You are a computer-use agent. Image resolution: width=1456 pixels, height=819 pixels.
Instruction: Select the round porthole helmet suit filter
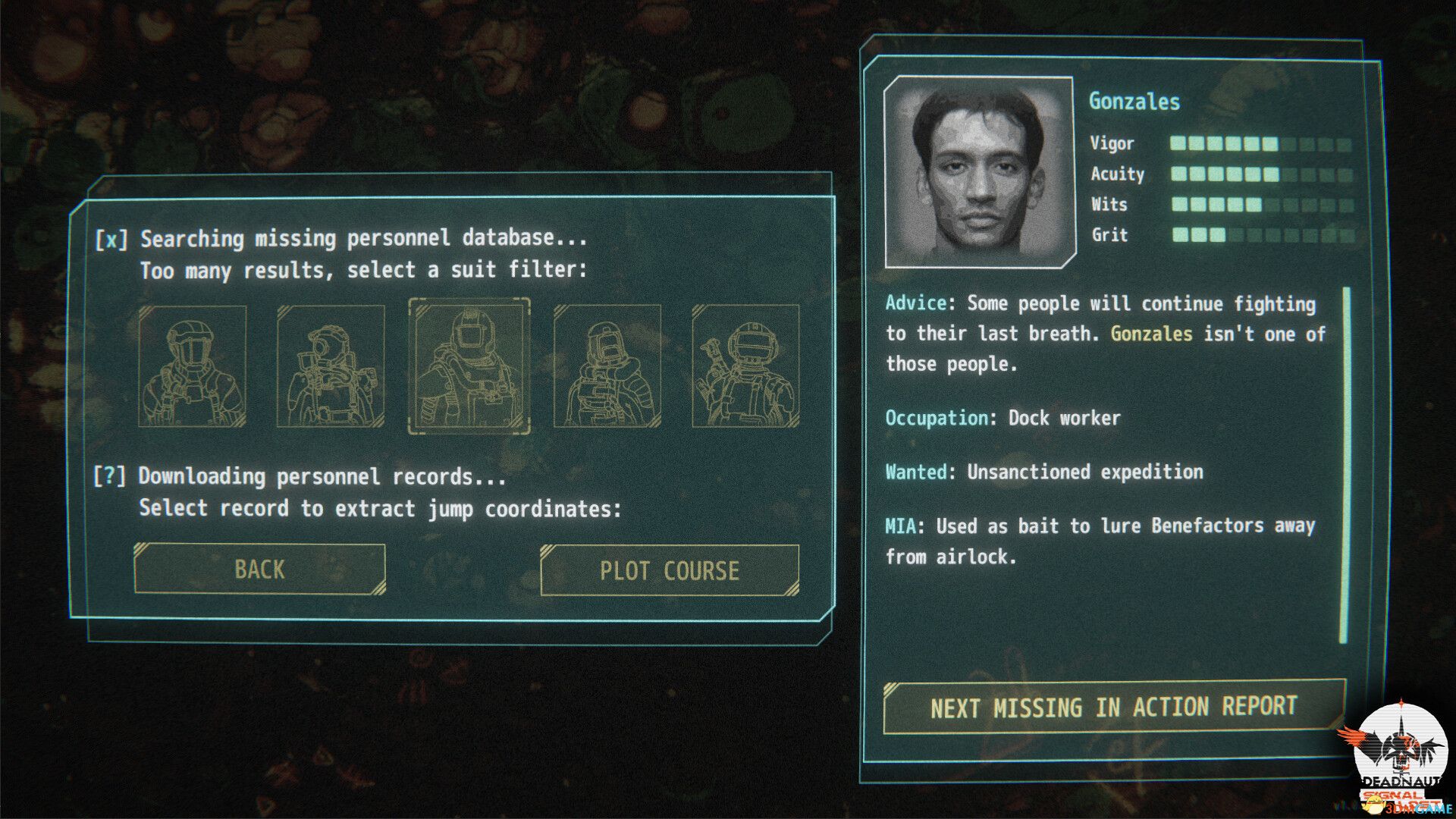click(x=331, y=366)
